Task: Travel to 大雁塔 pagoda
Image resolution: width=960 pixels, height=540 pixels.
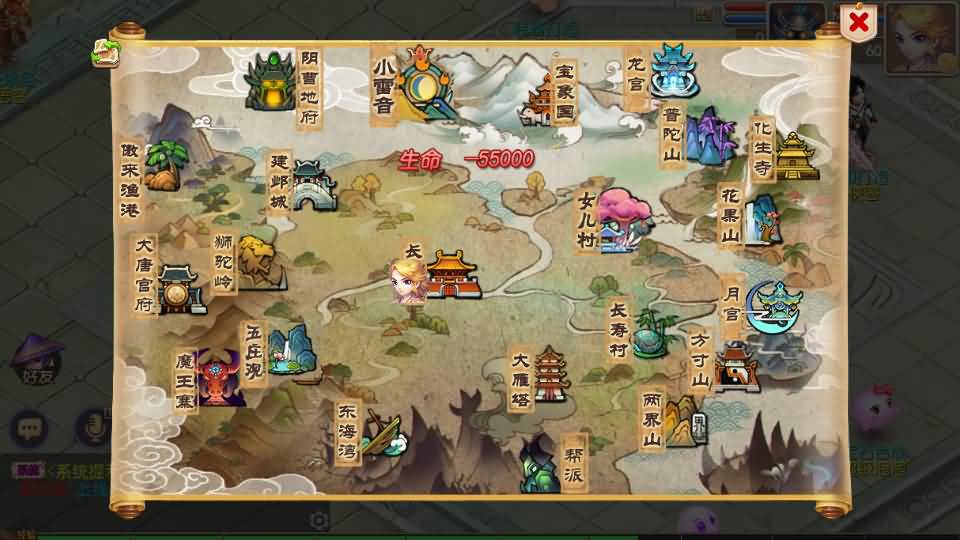Action: (551, 375)
